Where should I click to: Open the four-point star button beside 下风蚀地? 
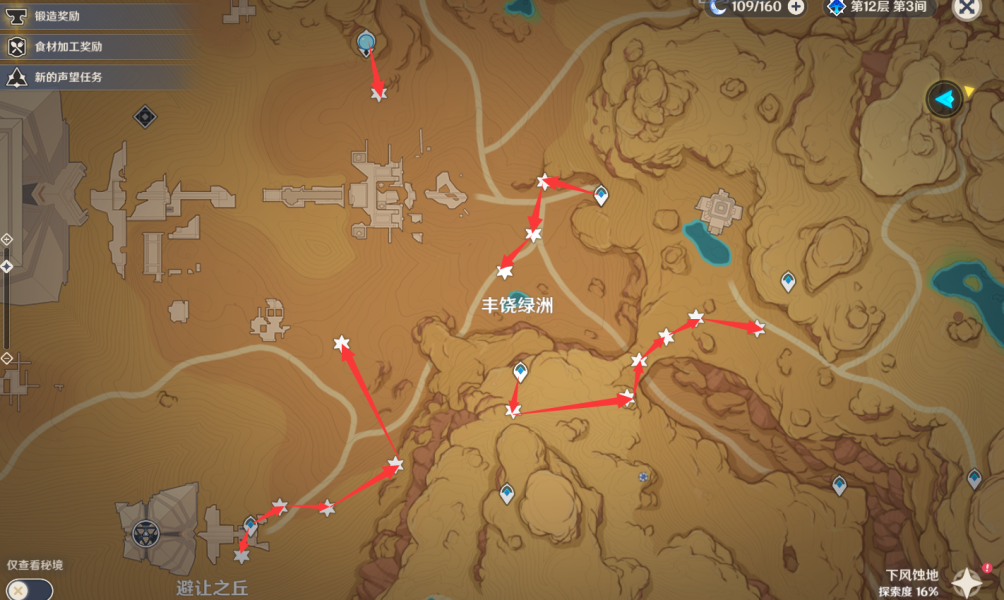click(x=970, y=581)
